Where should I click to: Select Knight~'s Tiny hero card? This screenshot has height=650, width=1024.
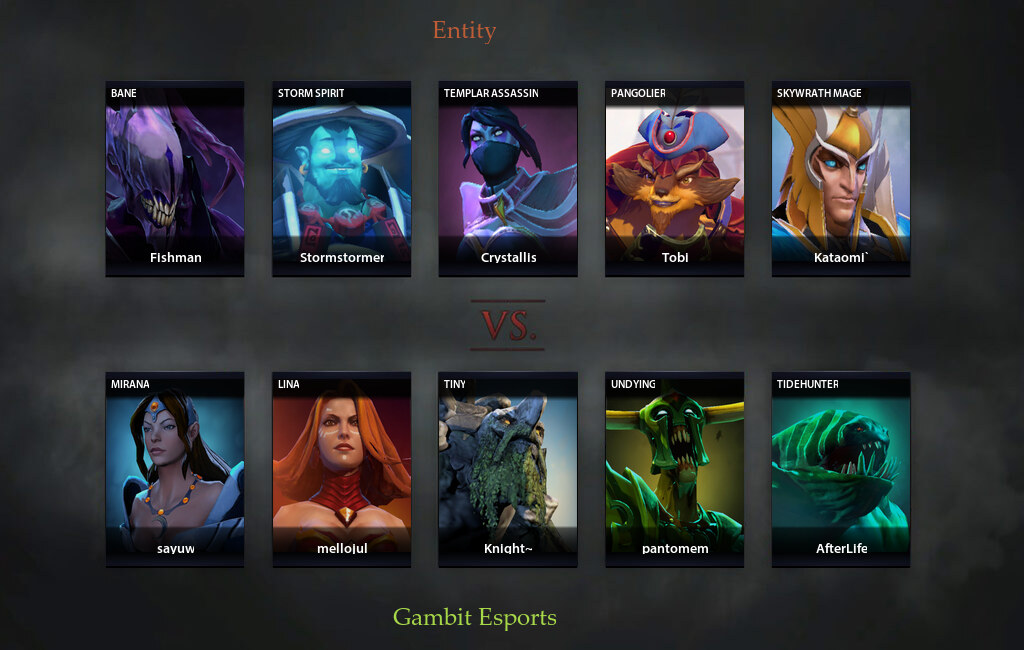click(x=508, y=470)
